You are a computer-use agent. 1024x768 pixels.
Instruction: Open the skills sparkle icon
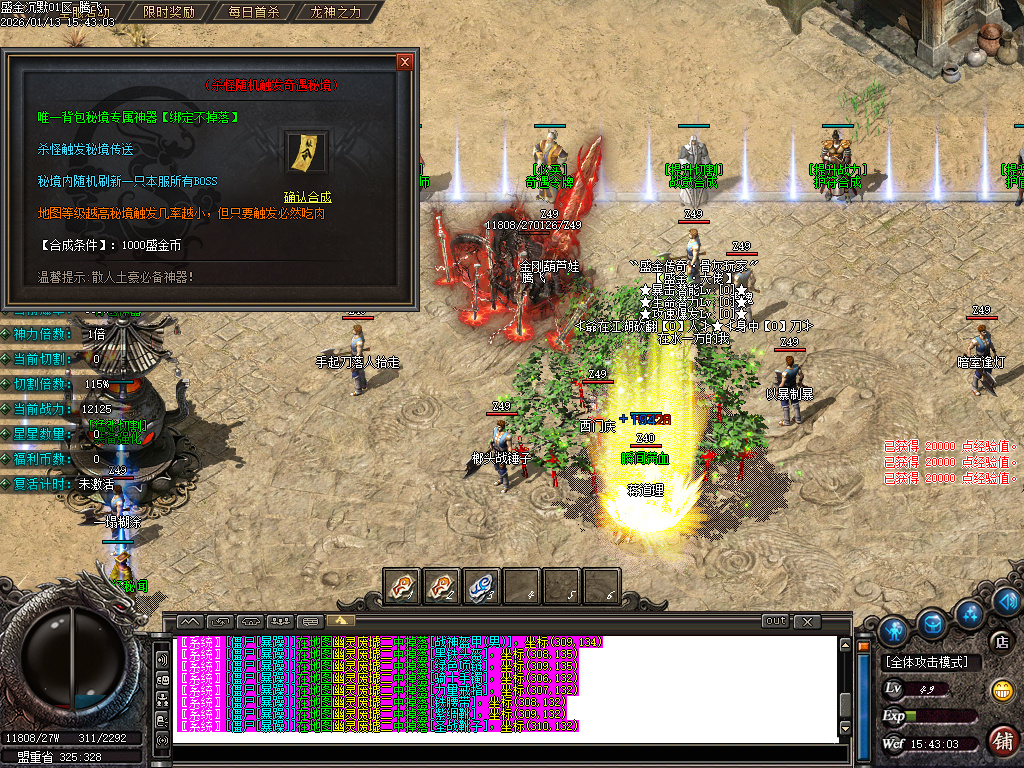(x=968, y=611)
